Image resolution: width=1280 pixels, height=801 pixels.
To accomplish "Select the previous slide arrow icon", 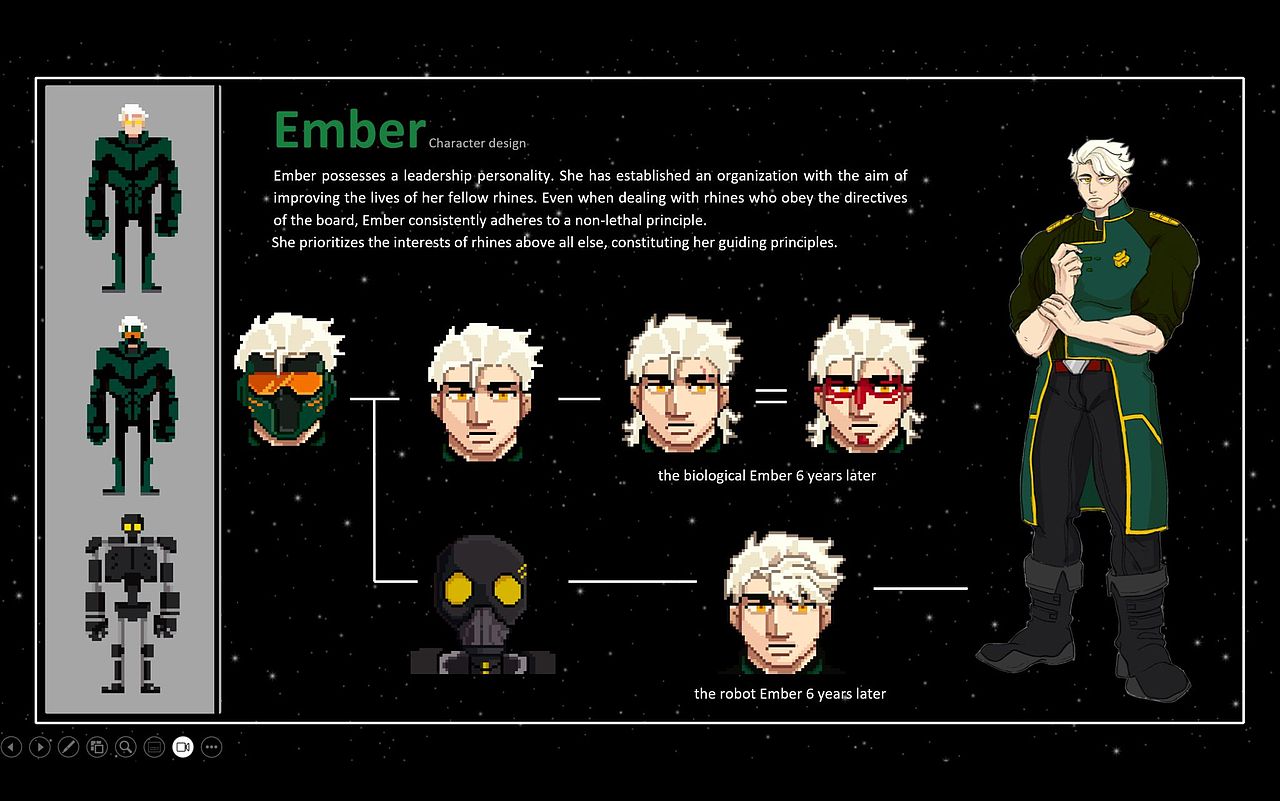I will pos(12,747).
